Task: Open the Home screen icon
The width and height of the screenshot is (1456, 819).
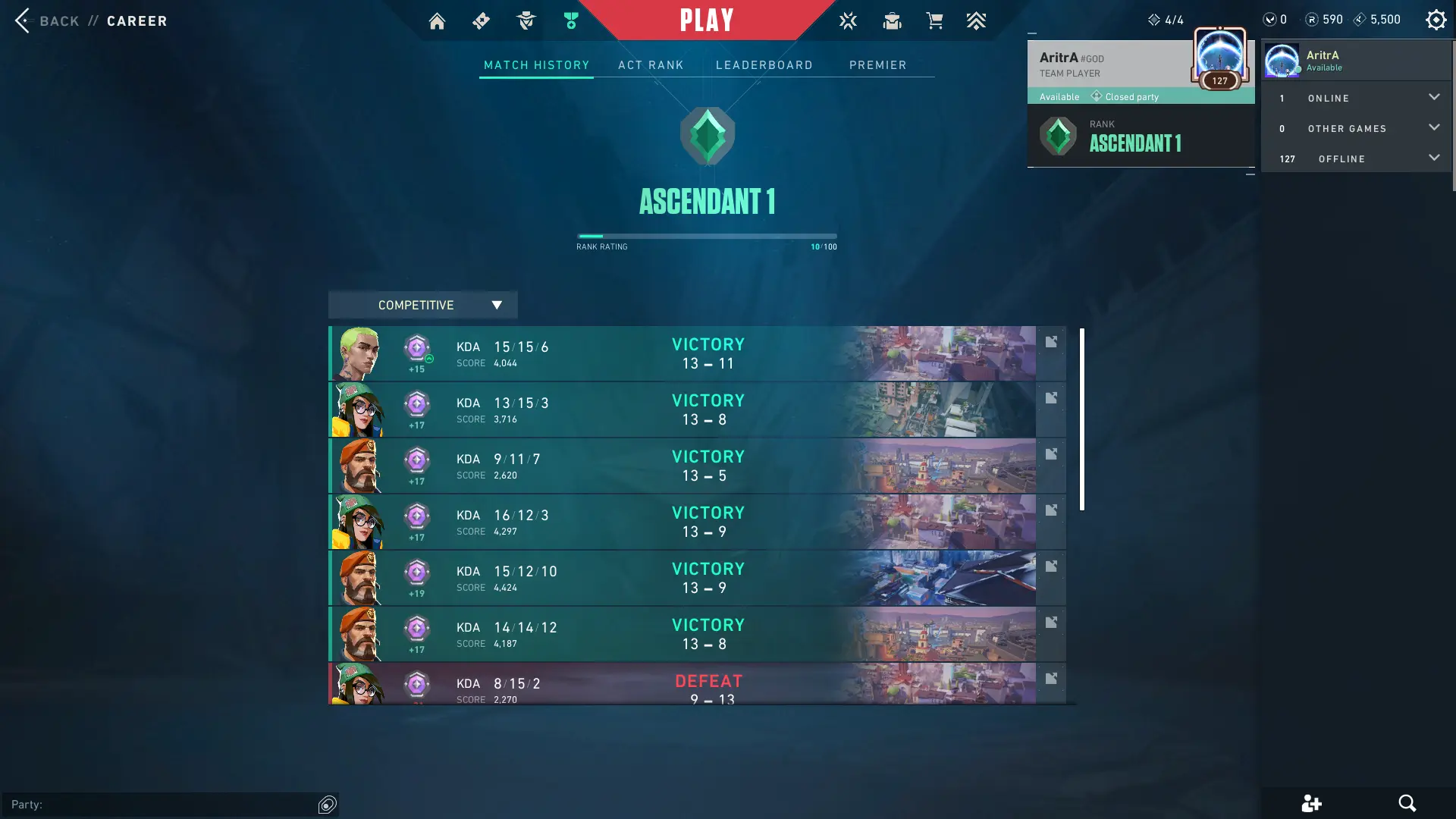Action: [x=437, y=21]
